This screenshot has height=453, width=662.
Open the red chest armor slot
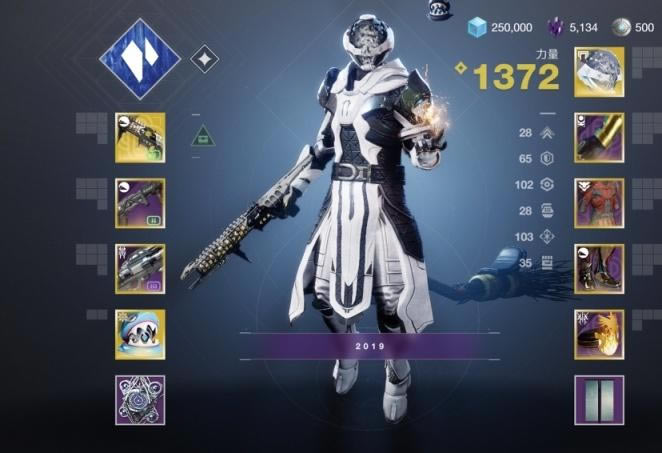pyautogui.click(x=599, y=203)
